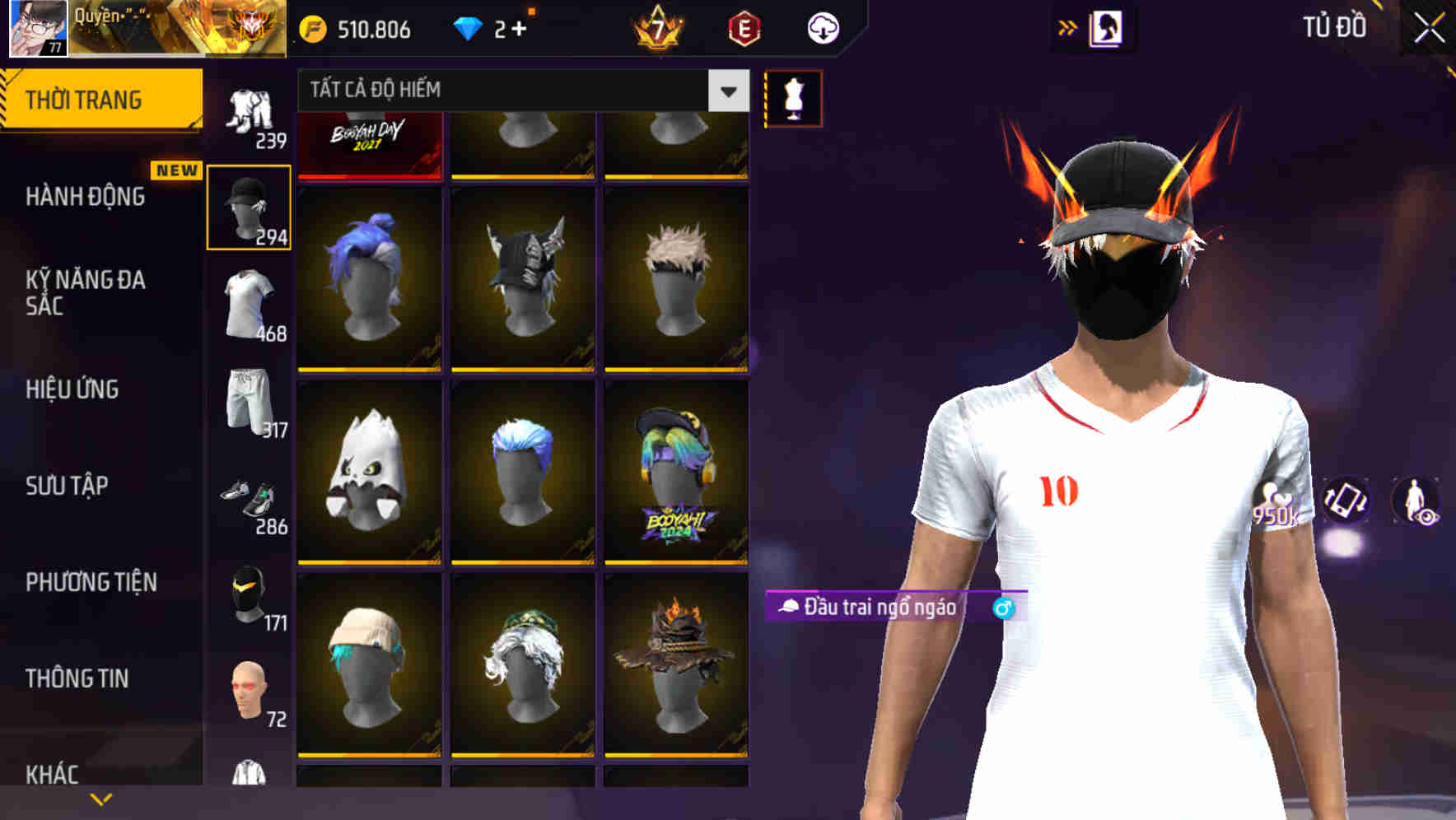Switch to the HÀNH ĐỘNG tab
The image size is (1456, 820).
pos(86,198)
